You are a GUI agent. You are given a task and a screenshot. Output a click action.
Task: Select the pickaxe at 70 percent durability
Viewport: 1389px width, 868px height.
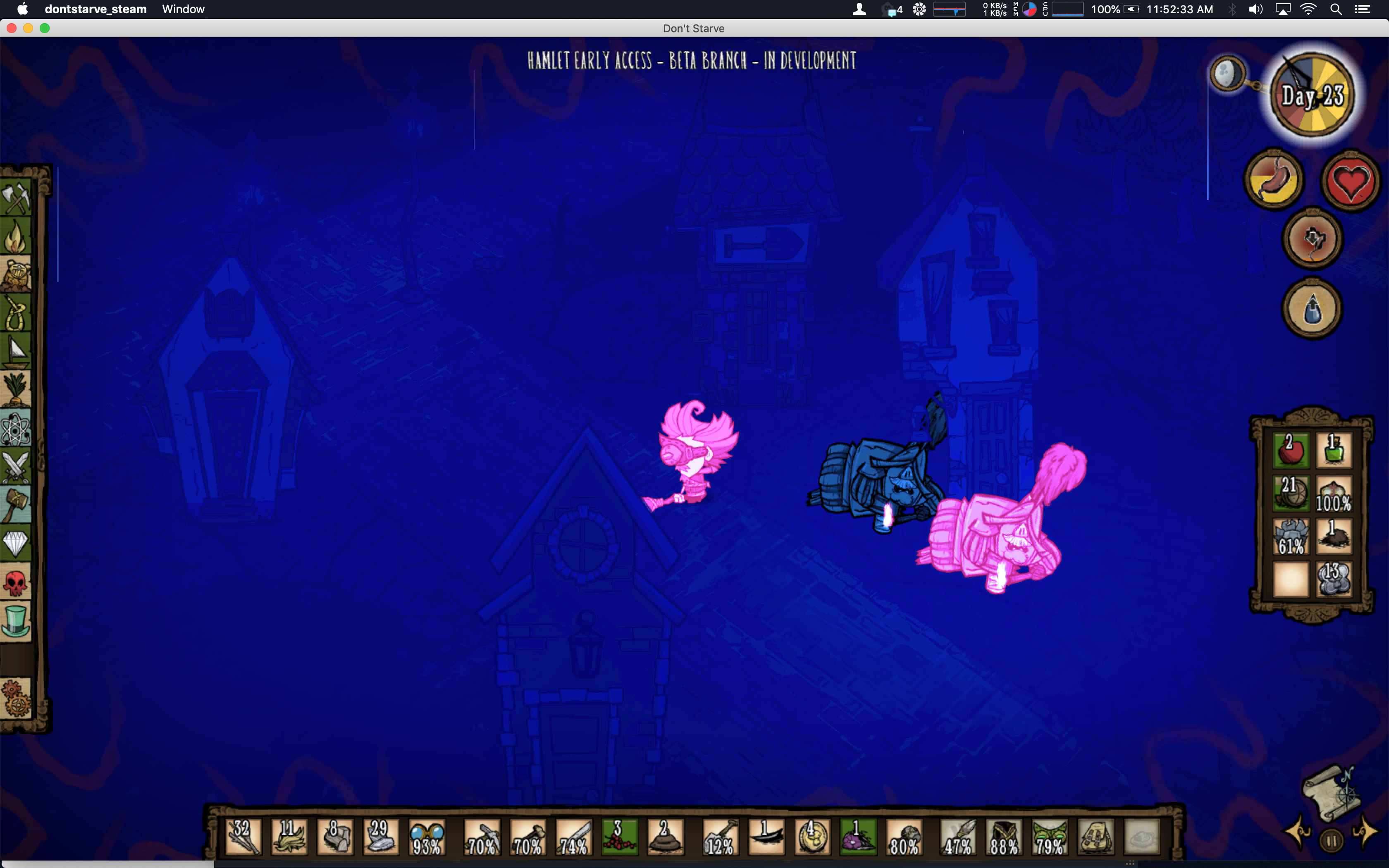coord(482,837)
